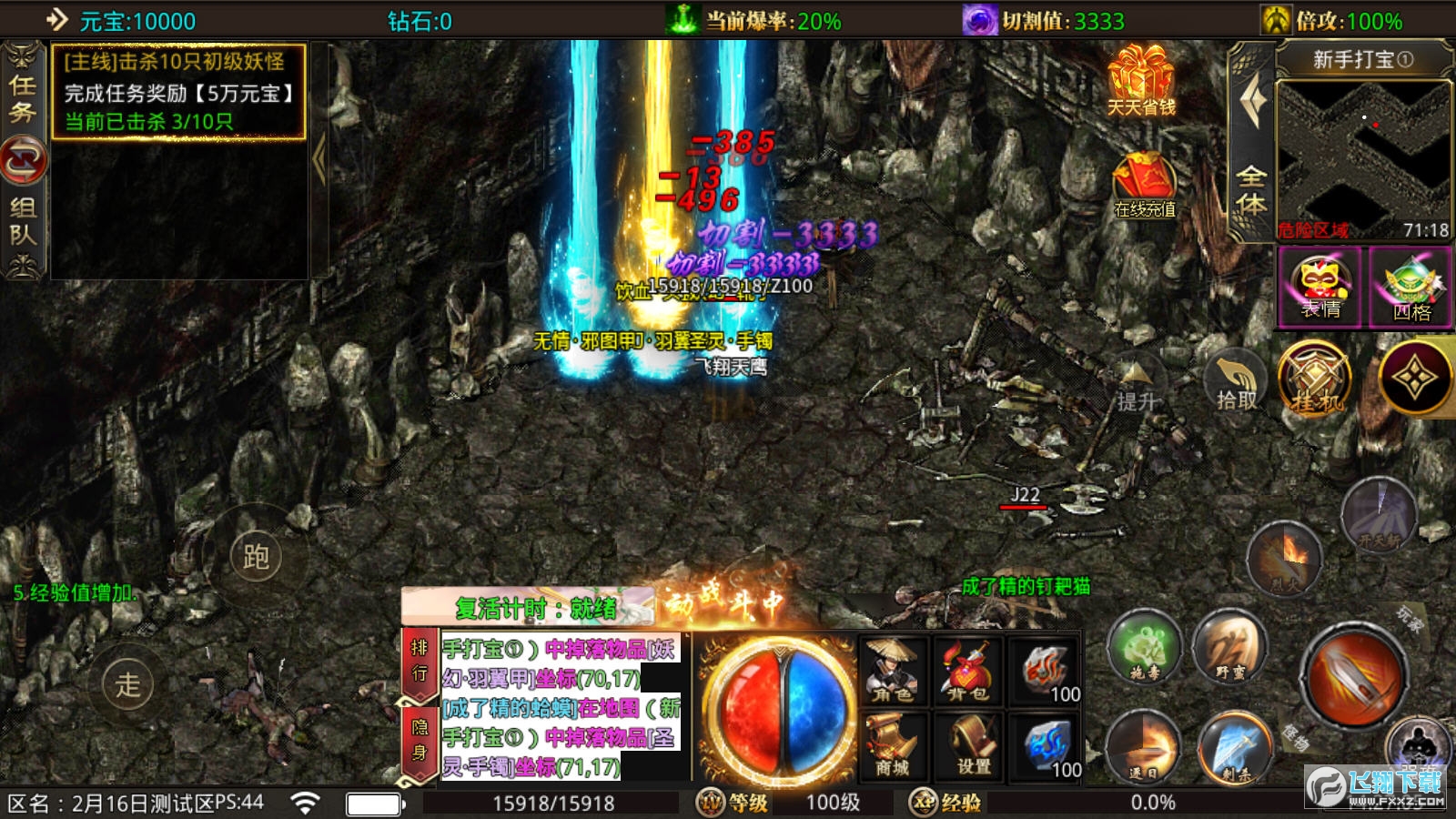Open the 天天省钱 gift box offer
1456x819 pixels.
click(x=1140, y=81)
